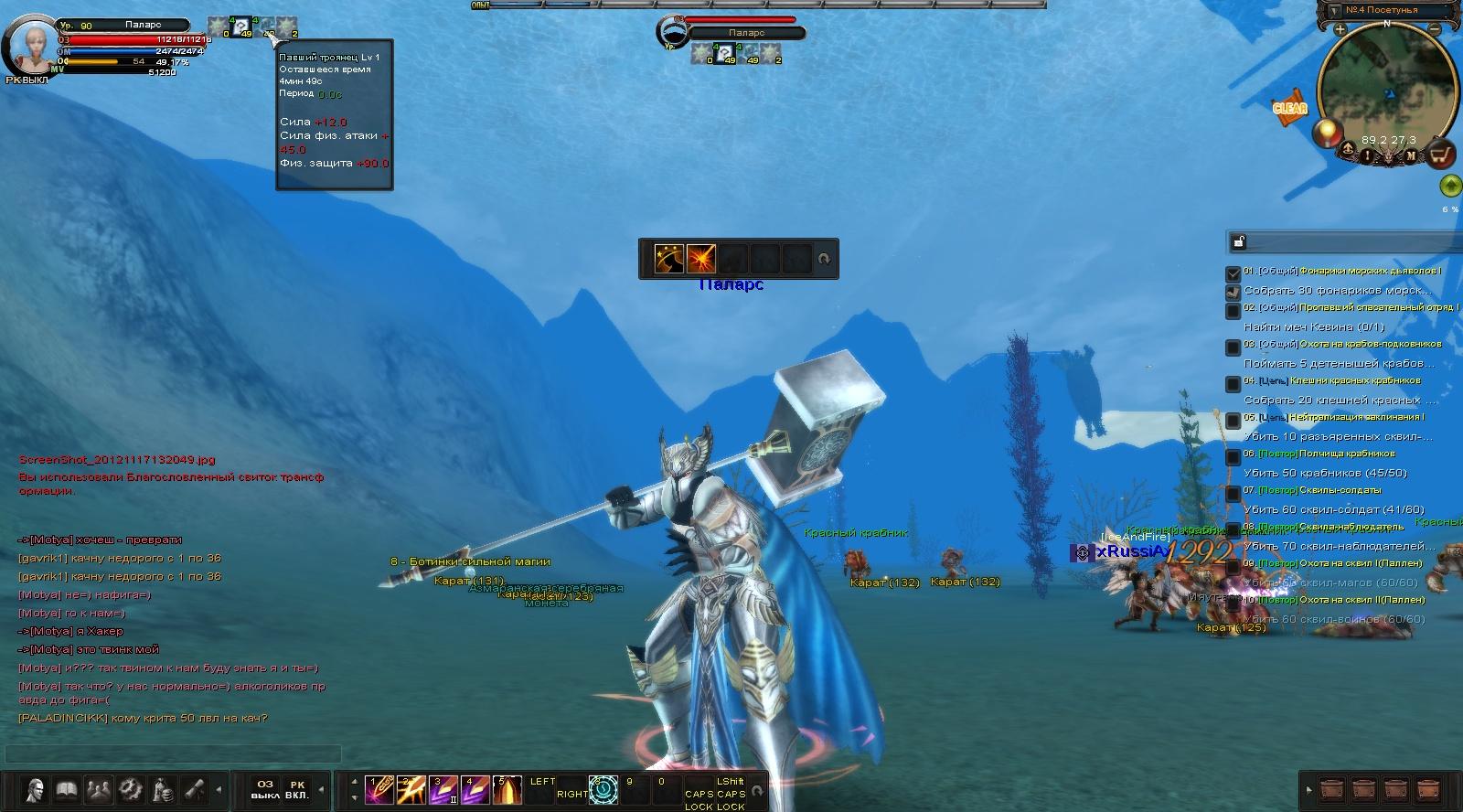Open the shop cart button by minimap
Screen dimensions: 1463x812
1442,155
